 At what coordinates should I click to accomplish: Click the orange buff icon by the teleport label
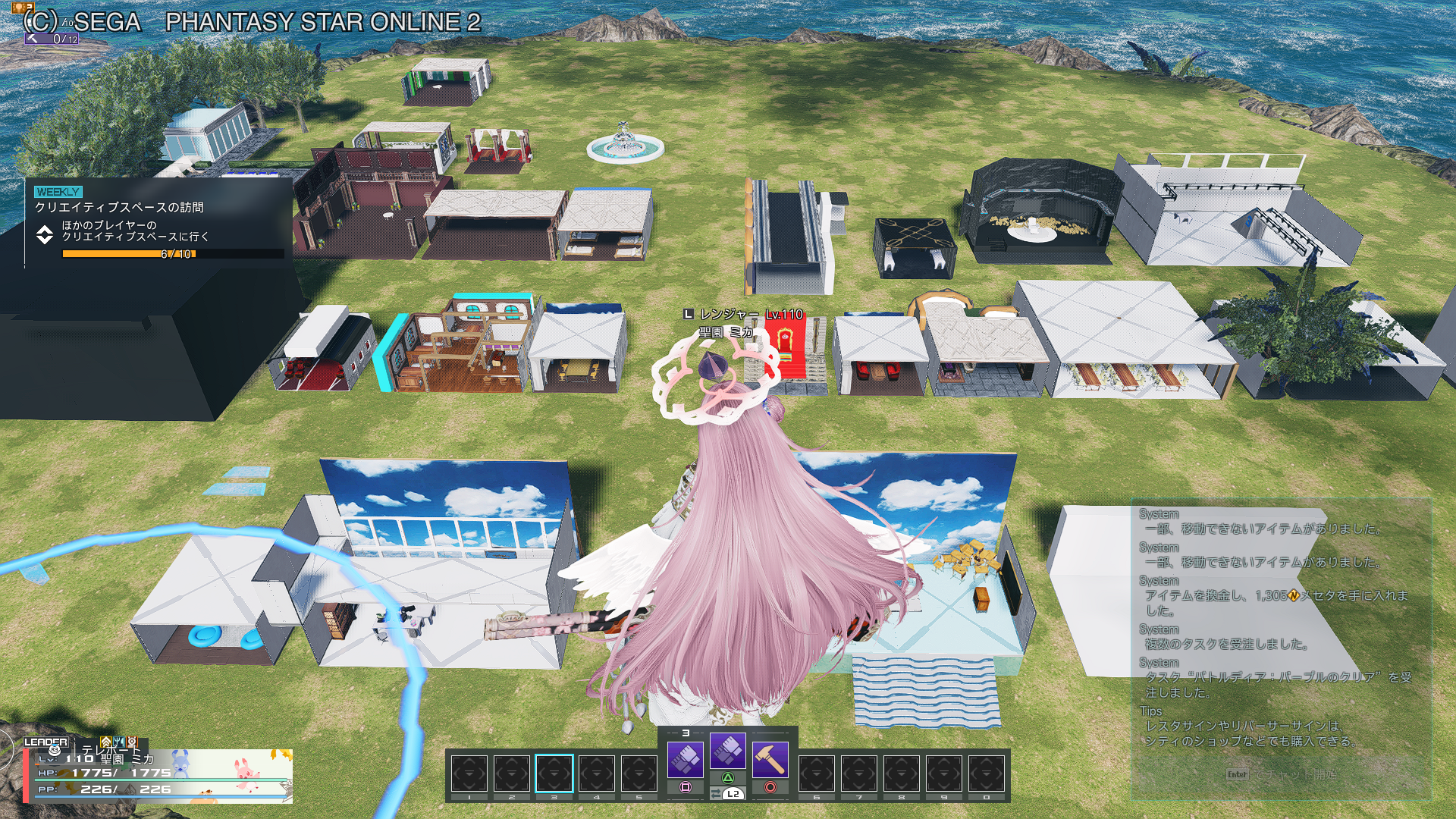(x=132, y=741)
